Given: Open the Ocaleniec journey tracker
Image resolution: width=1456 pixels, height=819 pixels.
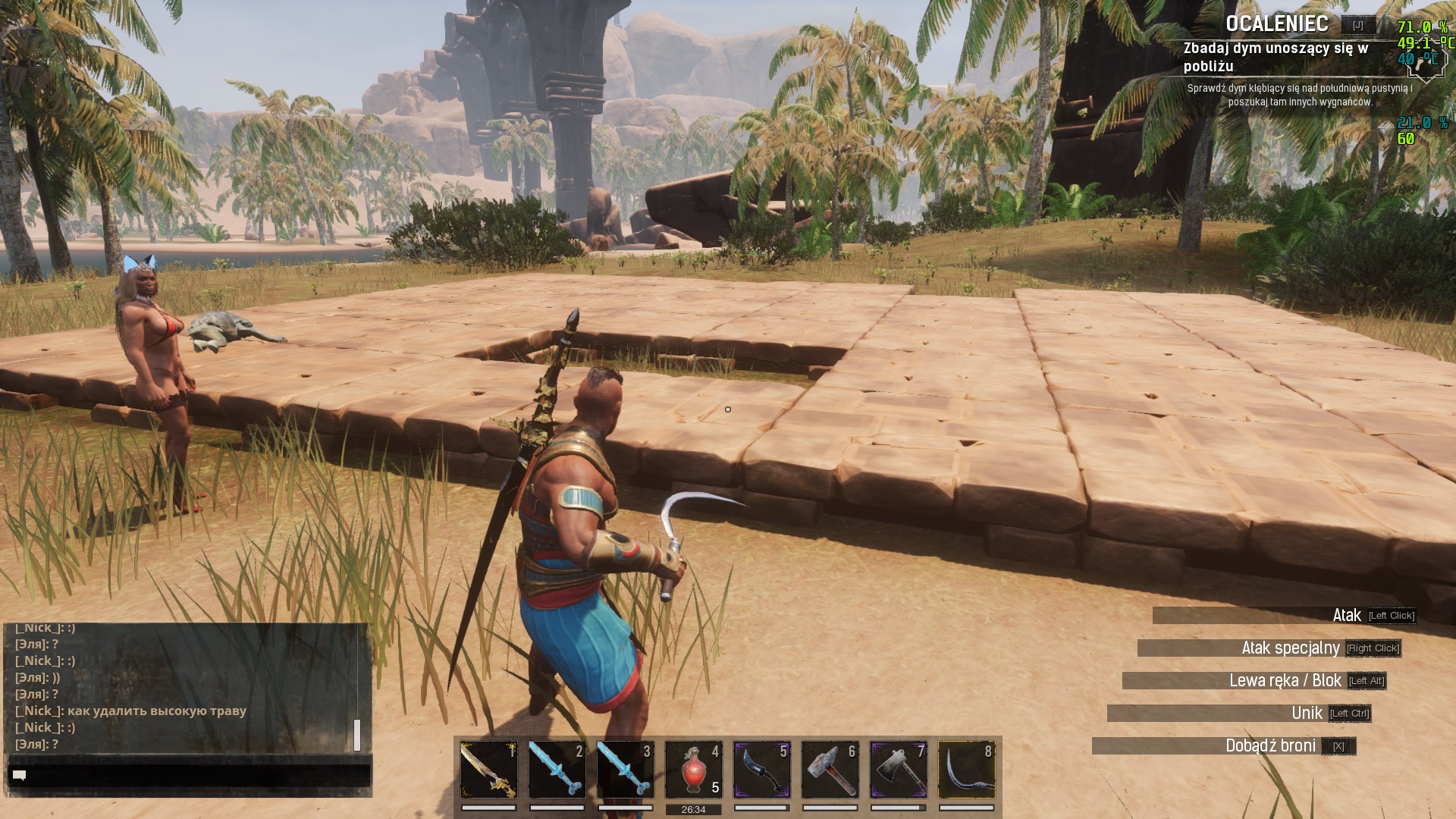Looking at the screenshot, I should 1277,24.
